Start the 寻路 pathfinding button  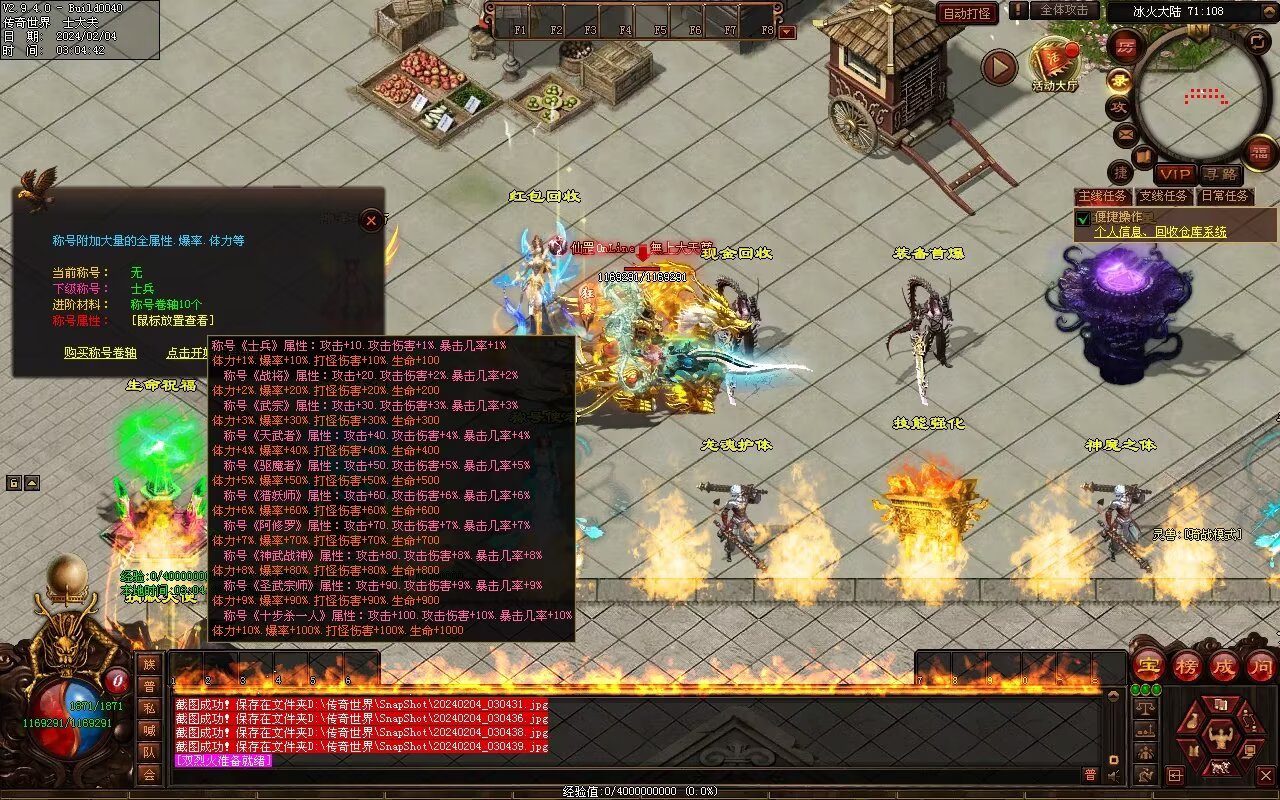pyautogui.click(x=1220, y=174)
